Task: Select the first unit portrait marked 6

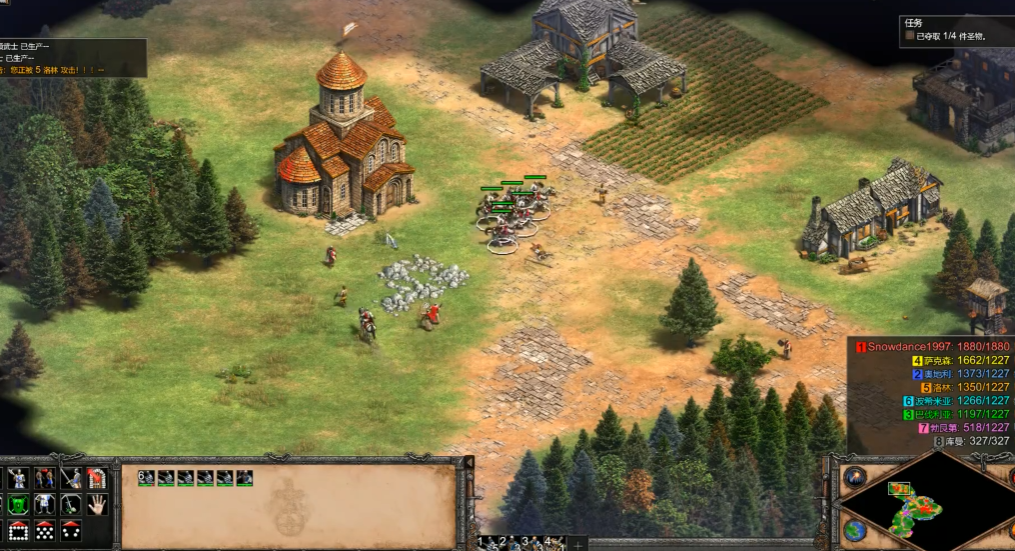Action: [146, 478]
